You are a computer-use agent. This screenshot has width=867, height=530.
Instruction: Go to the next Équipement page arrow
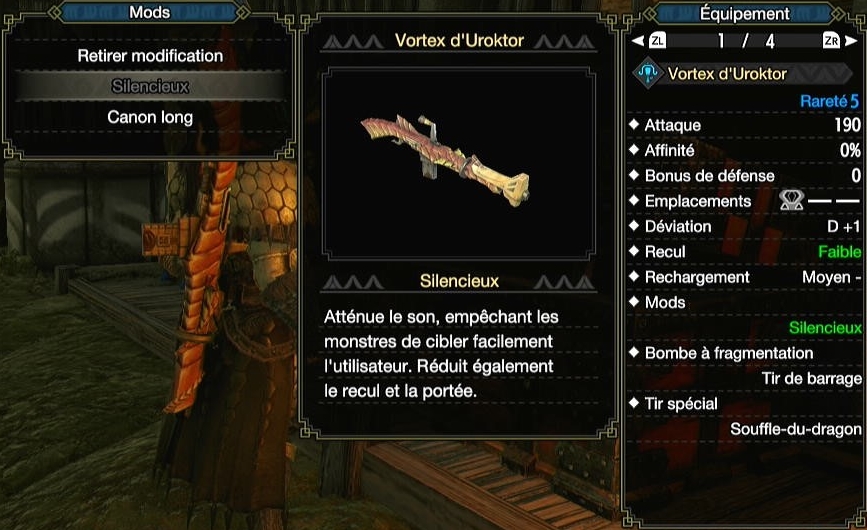point(852,41)
